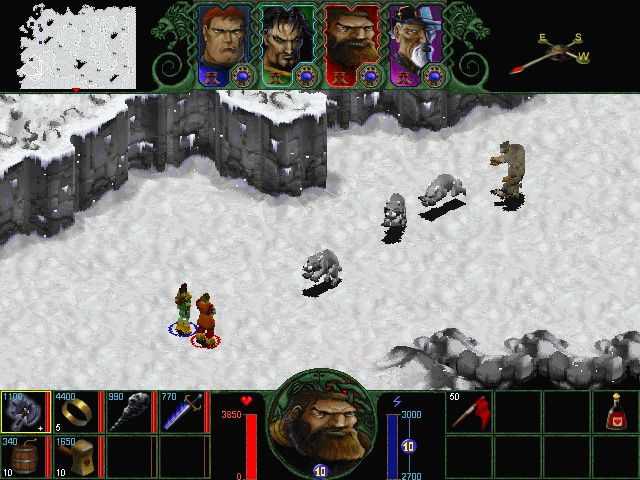Select the wooden barrel inventory slot
The height and width of the screenshot is (480, 640).
(x=25, y=457)
